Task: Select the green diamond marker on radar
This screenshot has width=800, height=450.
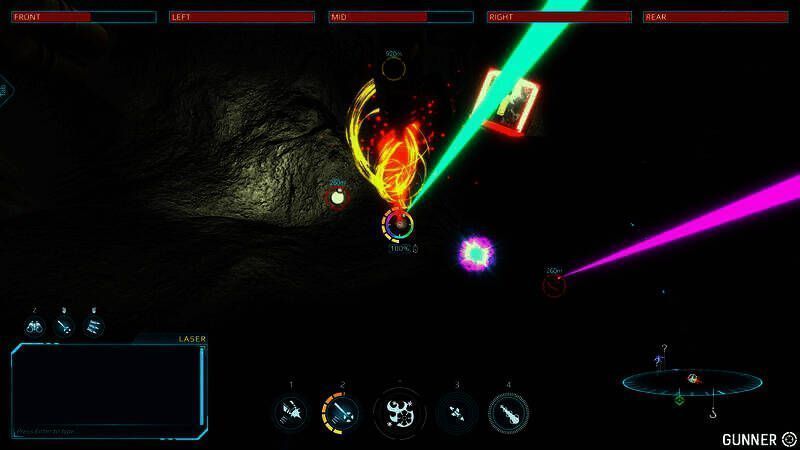Action: coord(679,399)
